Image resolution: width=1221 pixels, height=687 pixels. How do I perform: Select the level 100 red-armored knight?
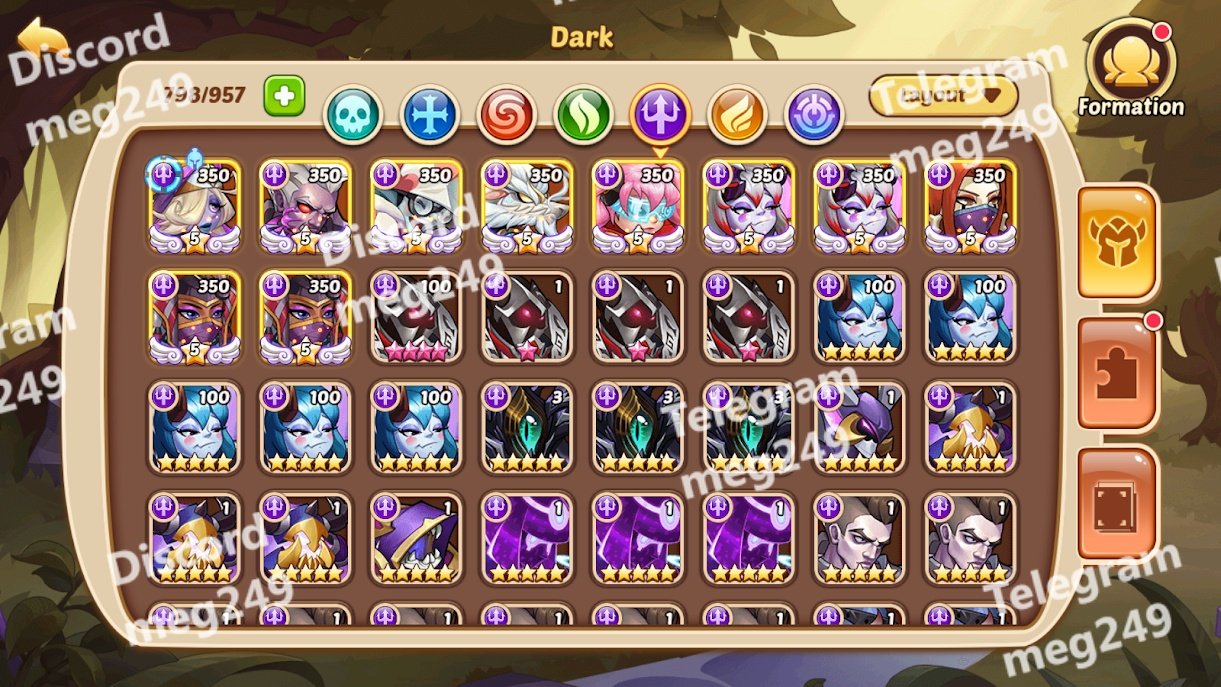(416, 317)
